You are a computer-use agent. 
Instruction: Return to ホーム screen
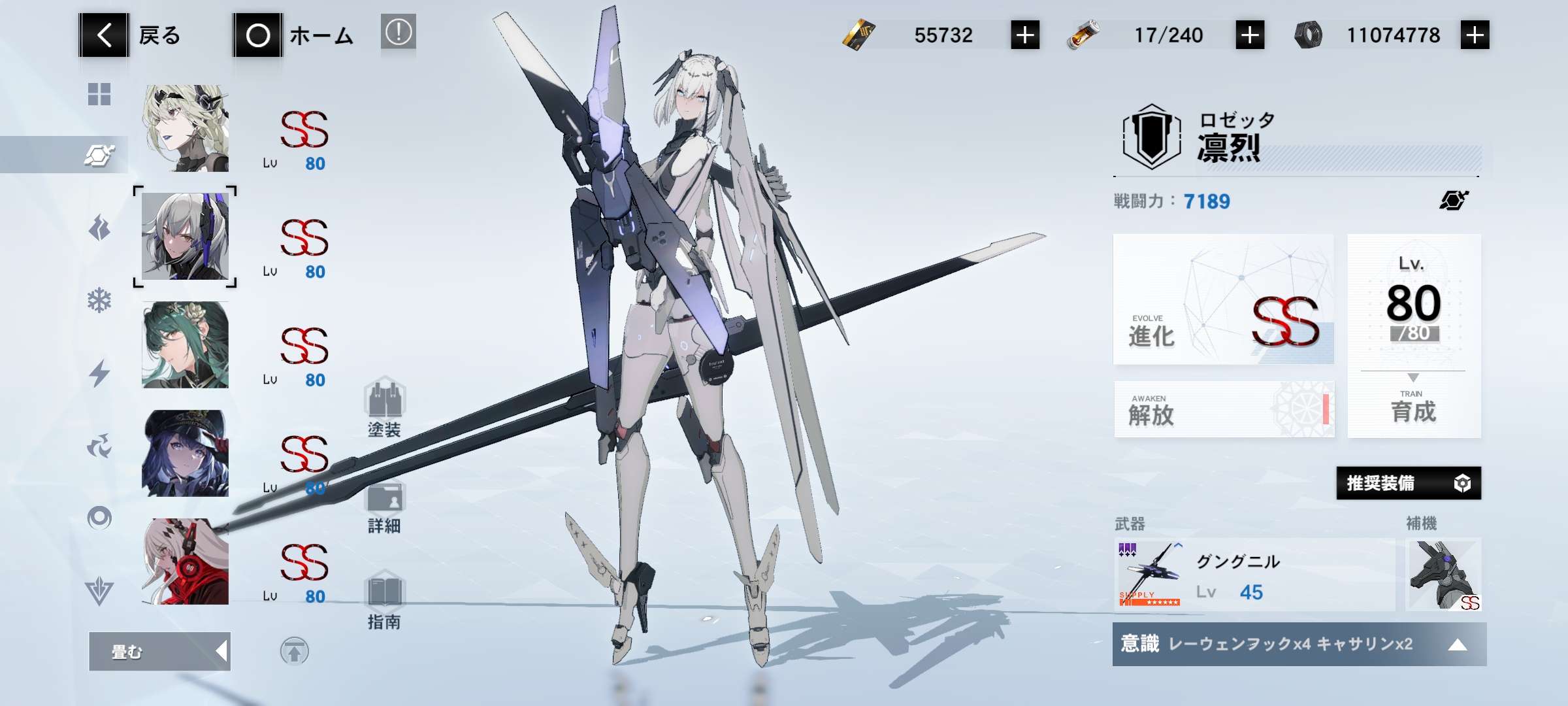294,35
